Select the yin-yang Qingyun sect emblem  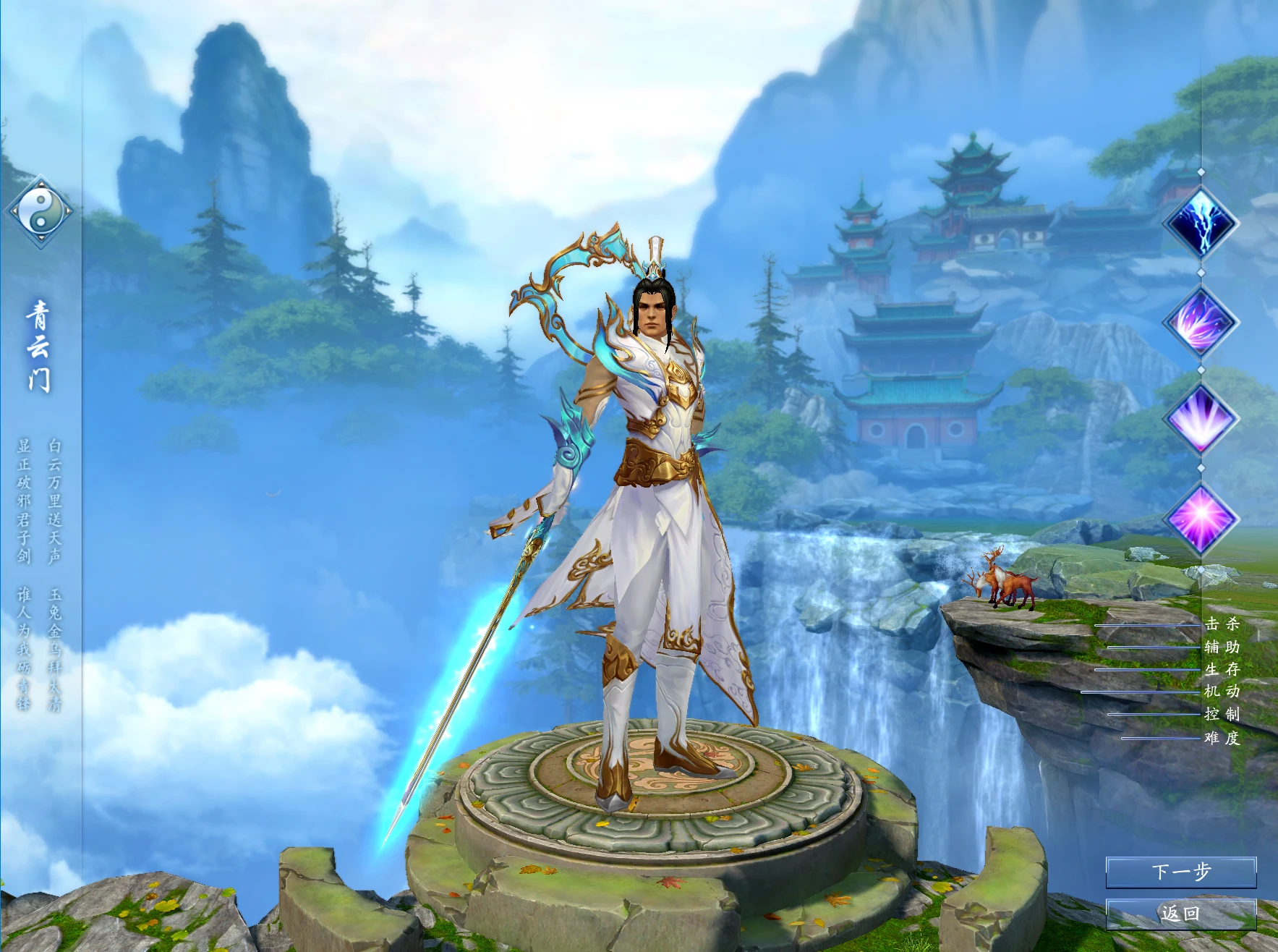tap(40, 211)
